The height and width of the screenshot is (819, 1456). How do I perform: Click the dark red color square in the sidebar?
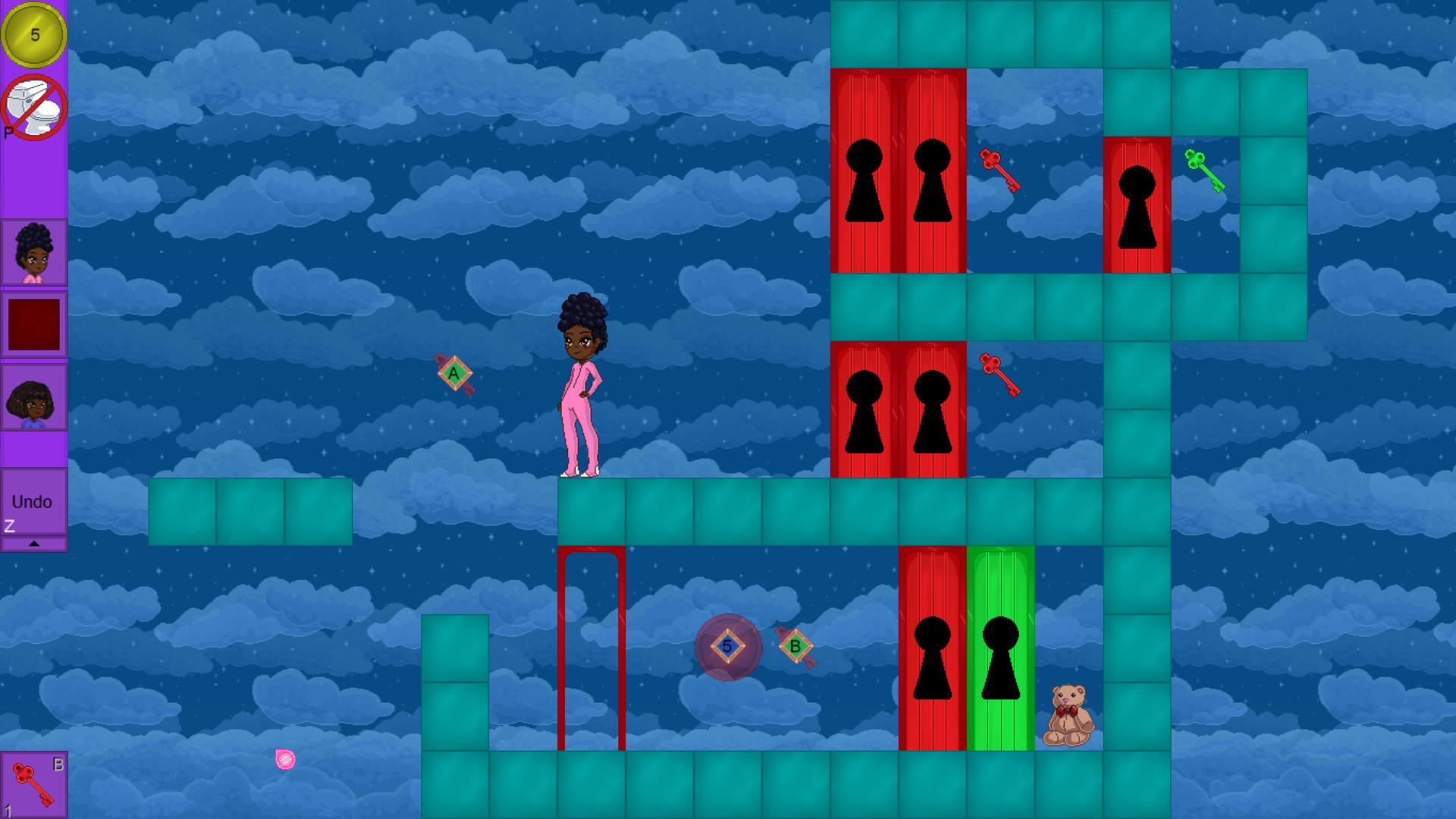click(33, 325)
